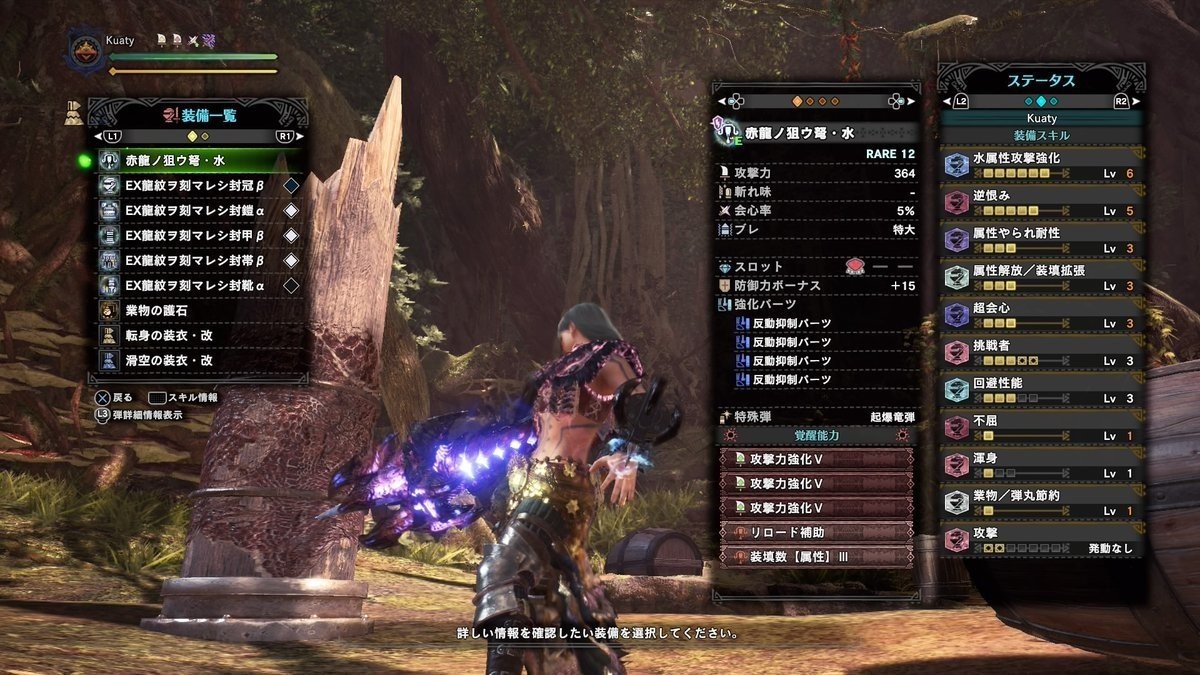The width and height of the screenshot is (1200, 675).
Task: Select the 装填数【属性】III awakened ability
Action: click(x=816, y=556)
